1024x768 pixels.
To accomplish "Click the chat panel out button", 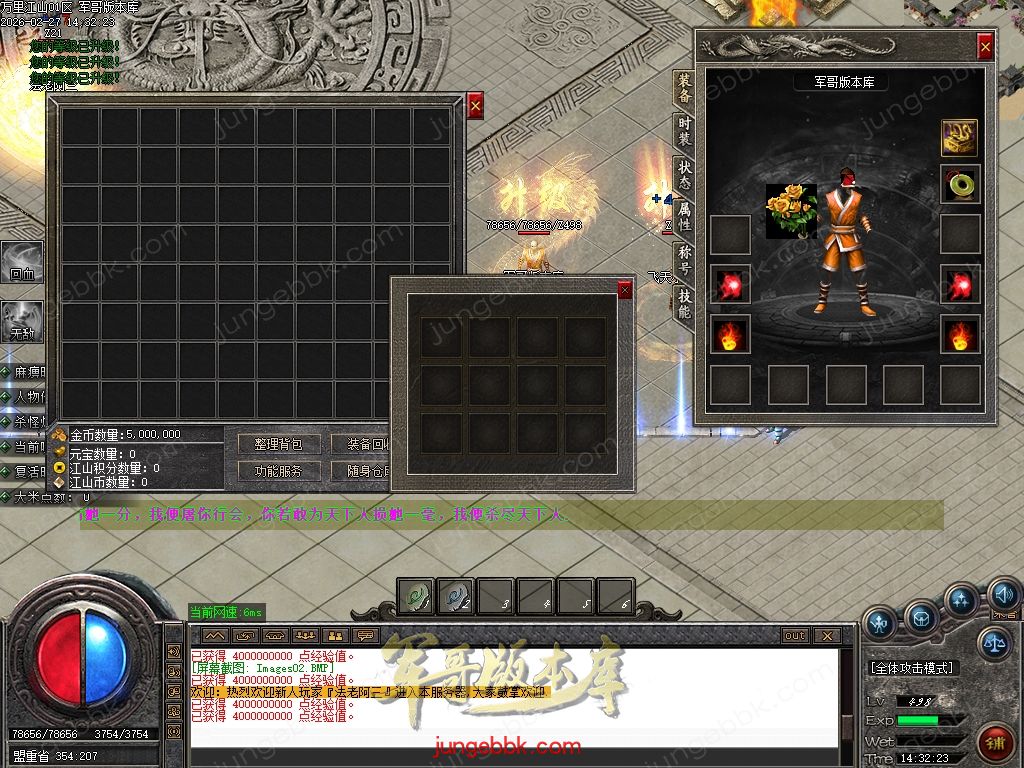I will pyautogui.click(x=795, y=635).
